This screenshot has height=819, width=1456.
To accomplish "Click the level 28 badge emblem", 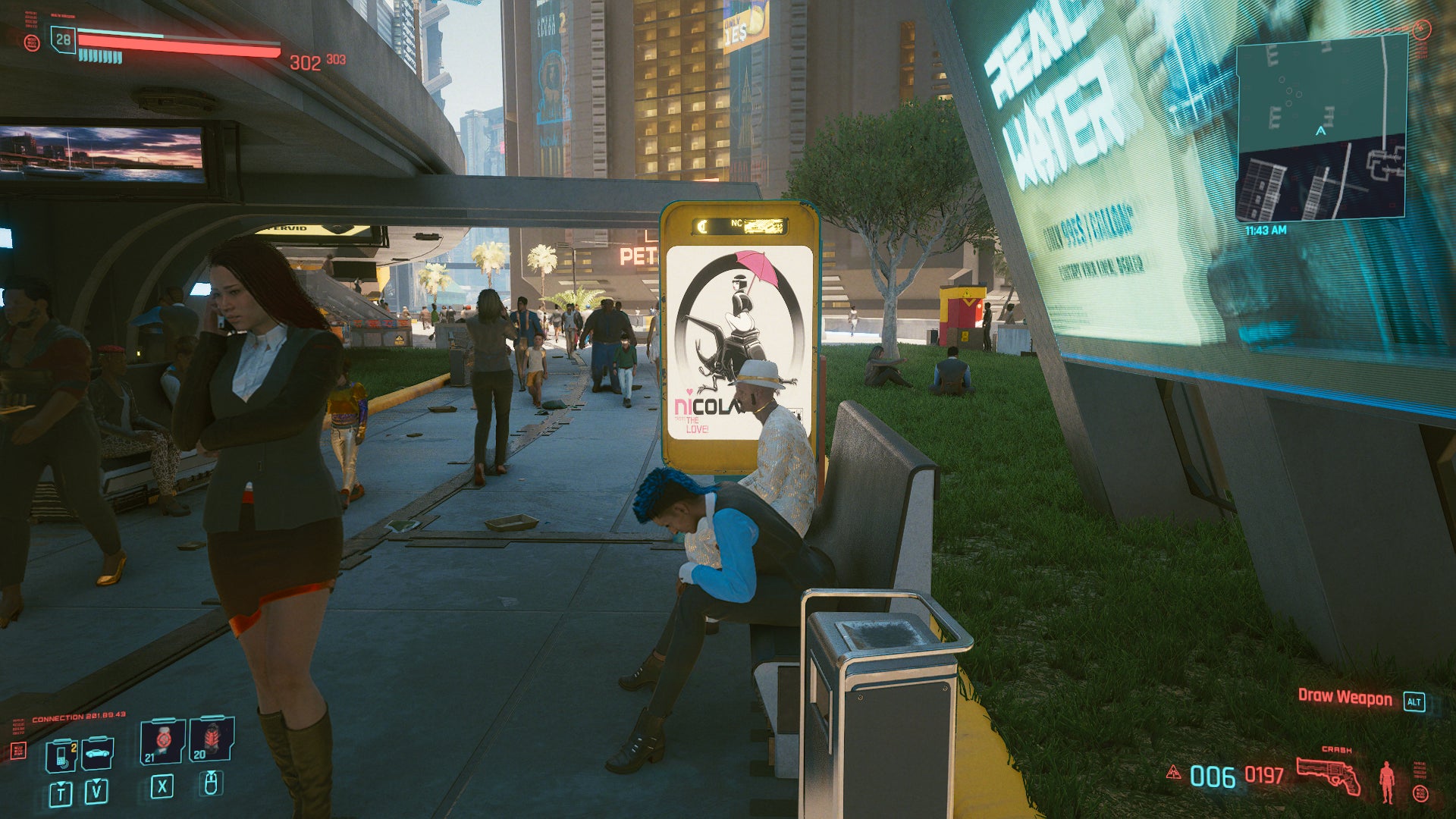I will click(x=63, y=41).
